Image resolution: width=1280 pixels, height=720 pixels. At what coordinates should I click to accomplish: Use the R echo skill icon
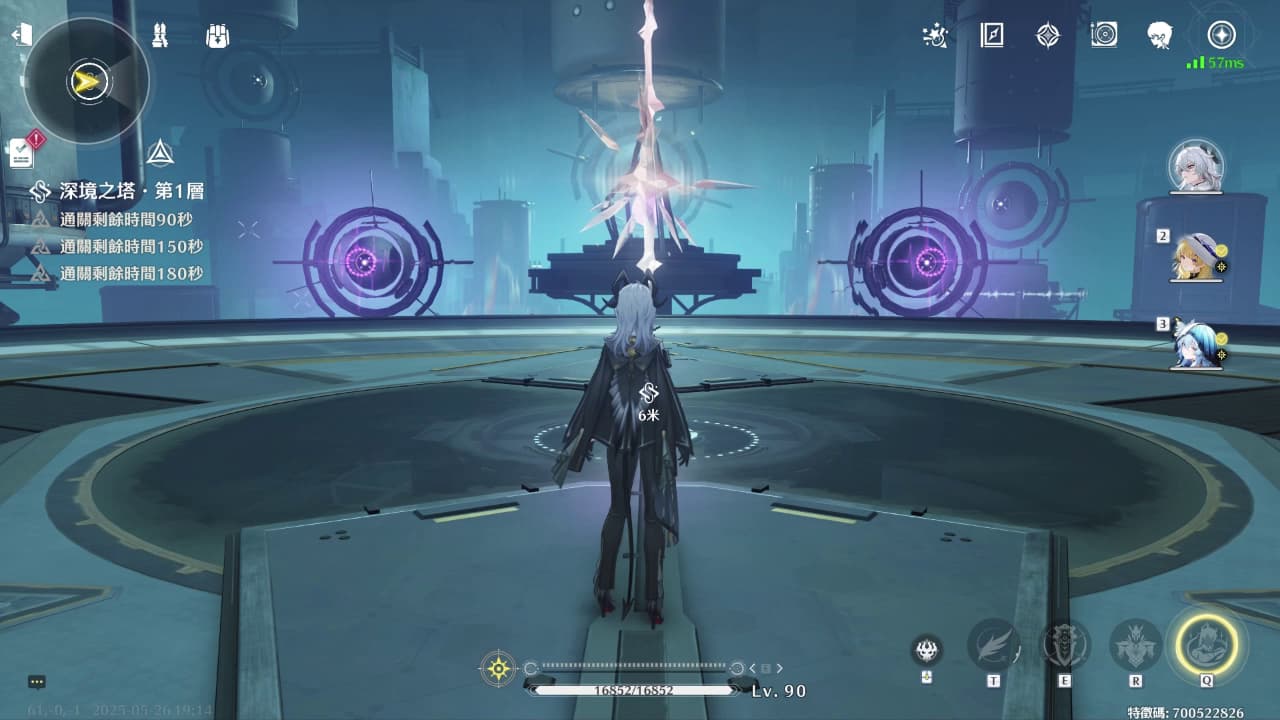click(x=1135, y=645)
